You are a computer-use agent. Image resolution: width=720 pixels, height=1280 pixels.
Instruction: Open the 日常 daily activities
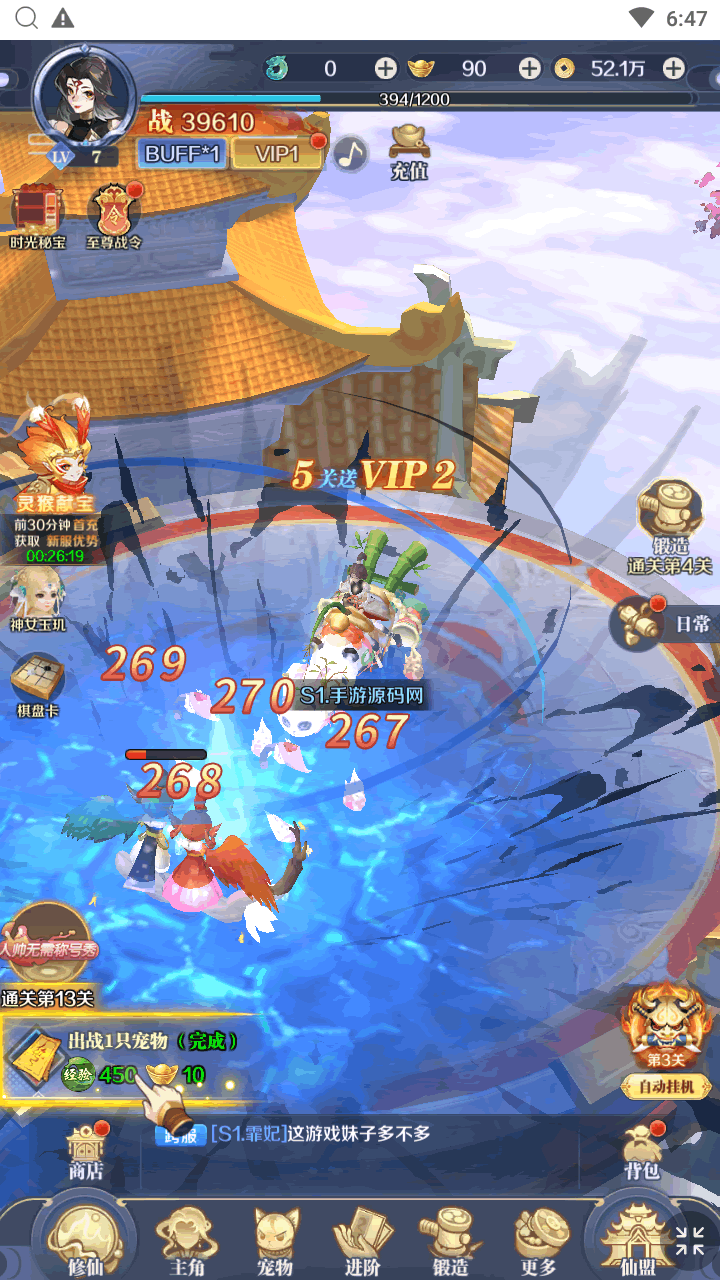664,623
